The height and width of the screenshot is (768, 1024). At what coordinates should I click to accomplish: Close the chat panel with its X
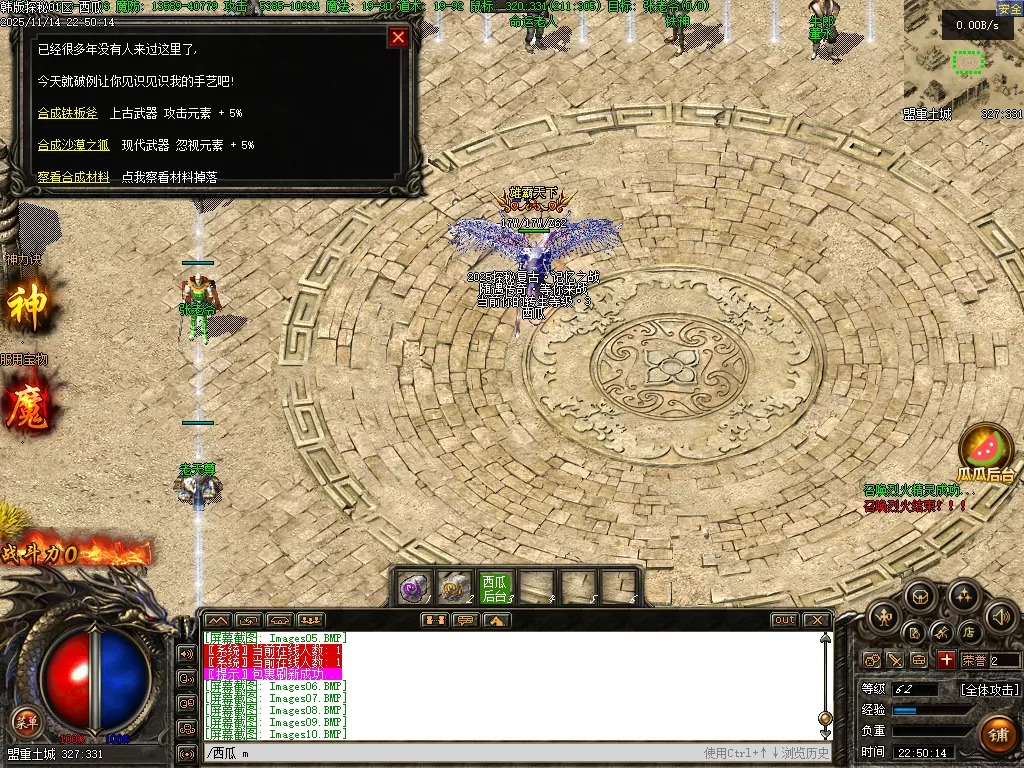(816, 620)
